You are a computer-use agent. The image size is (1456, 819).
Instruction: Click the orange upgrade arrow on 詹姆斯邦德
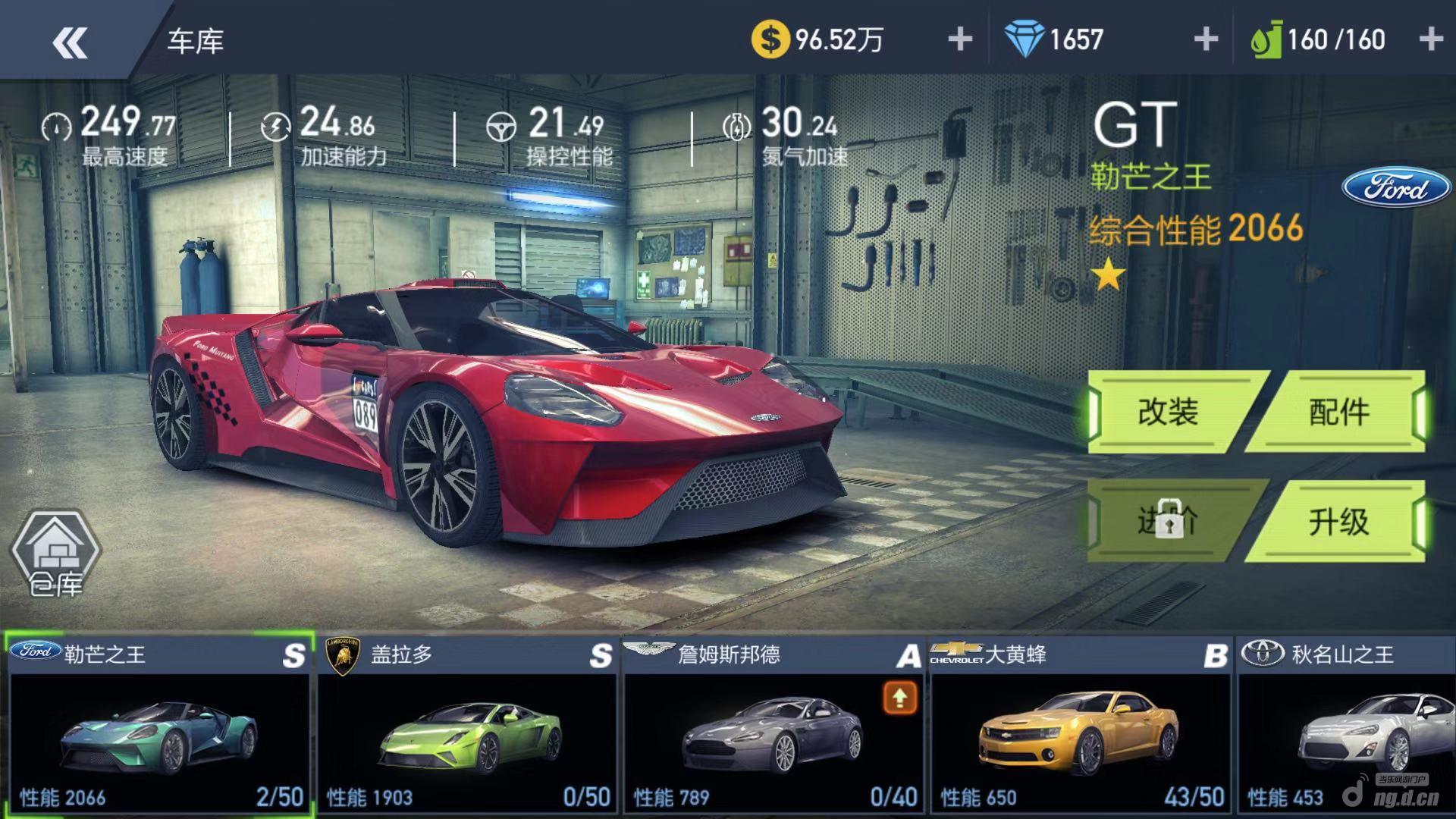click(899, 698)
